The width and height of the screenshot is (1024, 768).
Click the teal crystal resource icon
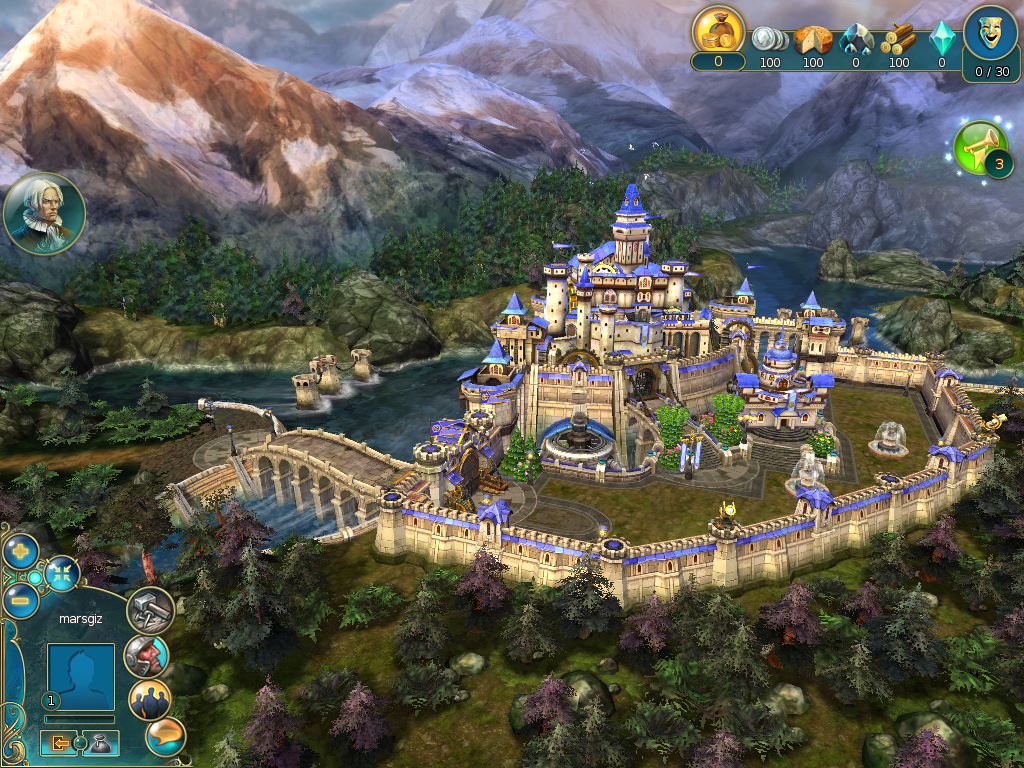941,40
